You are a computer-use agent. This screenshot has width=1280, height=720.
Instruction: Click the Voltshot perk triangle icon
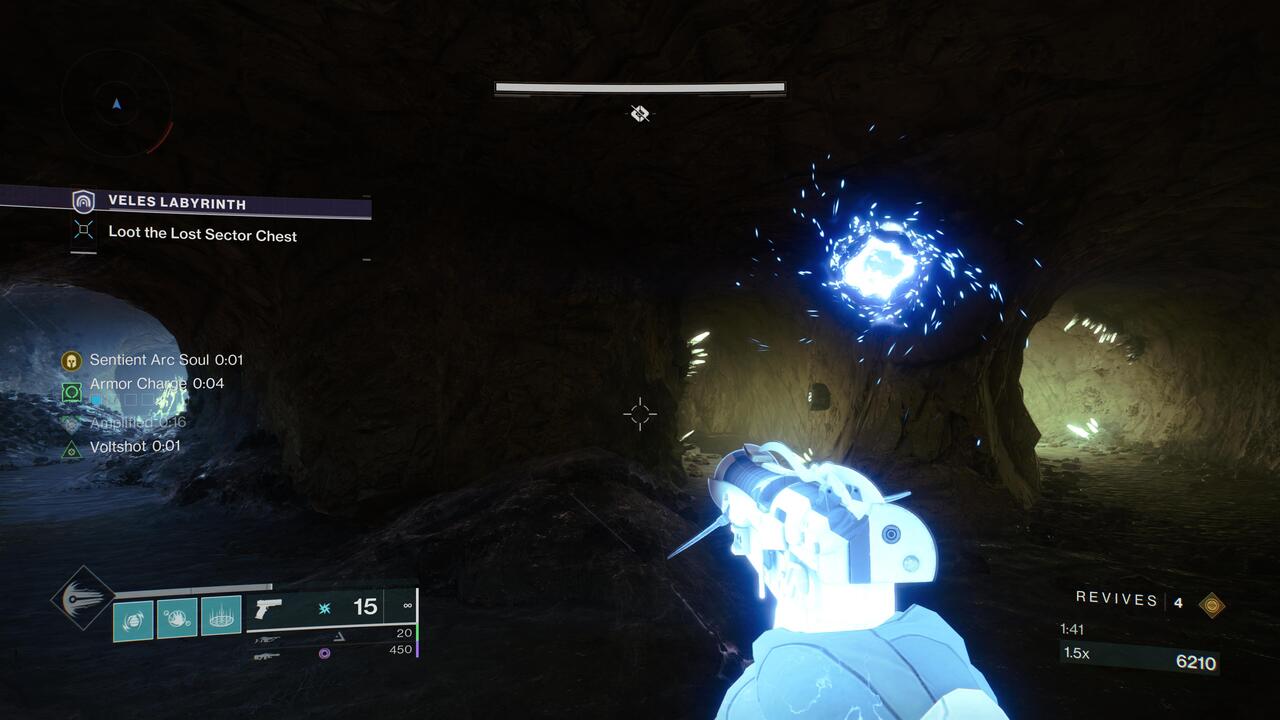[72, 446]
